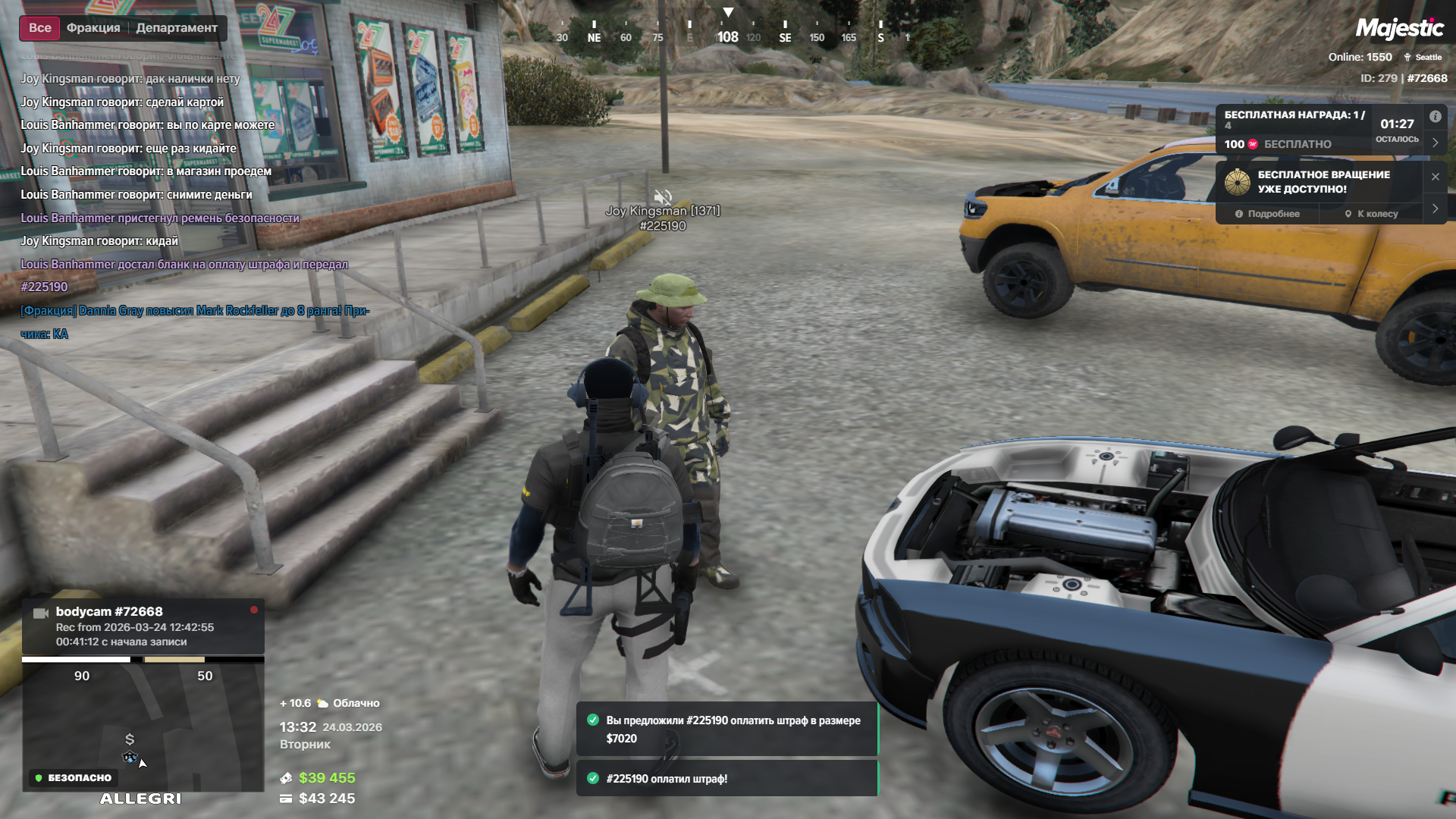The image size is (1456, 819).
Task: Expand the free reward panel arrow
Action: point(1435,143)
